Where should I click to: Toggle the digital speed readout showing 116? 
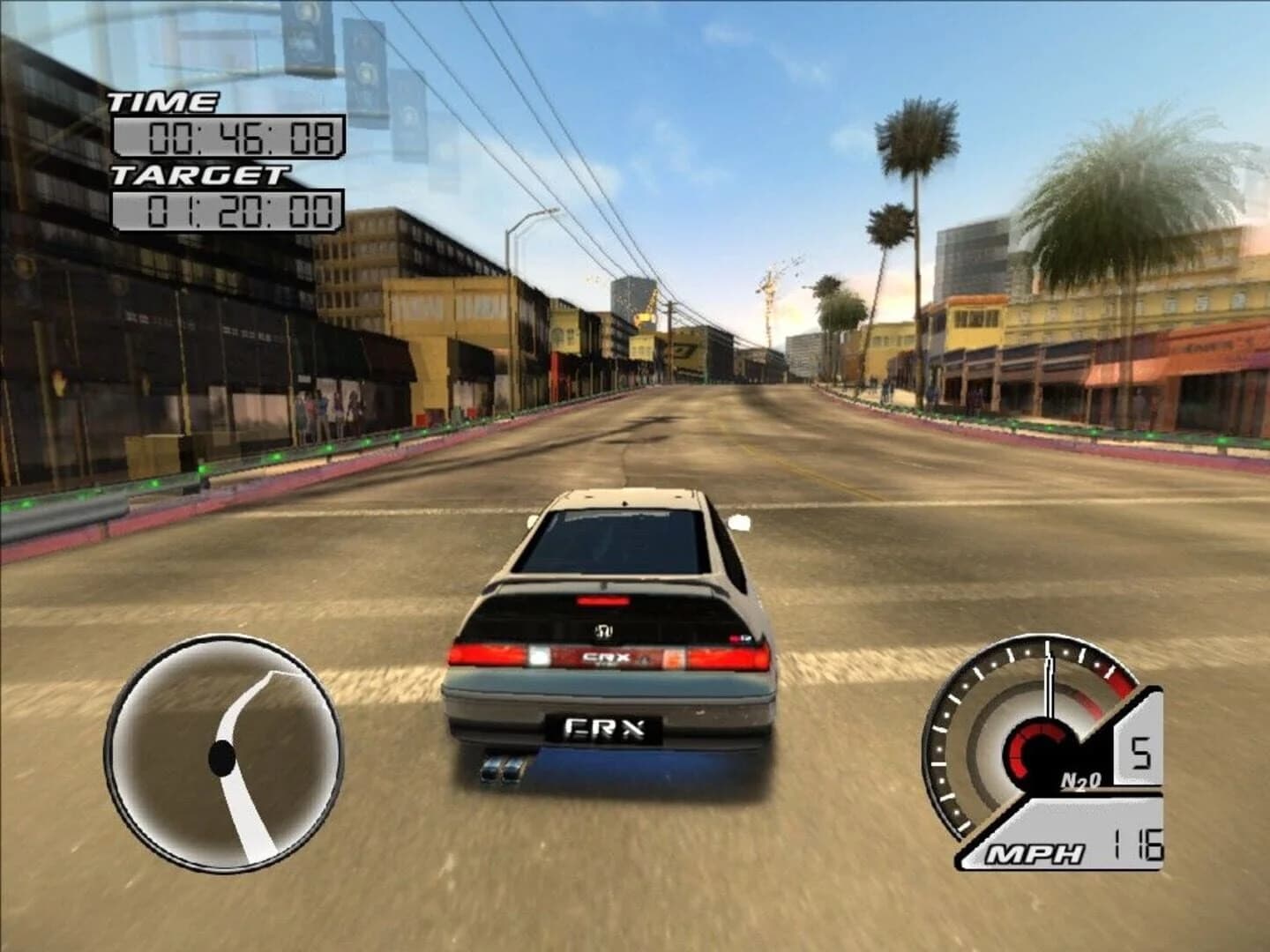point(1139,849)
